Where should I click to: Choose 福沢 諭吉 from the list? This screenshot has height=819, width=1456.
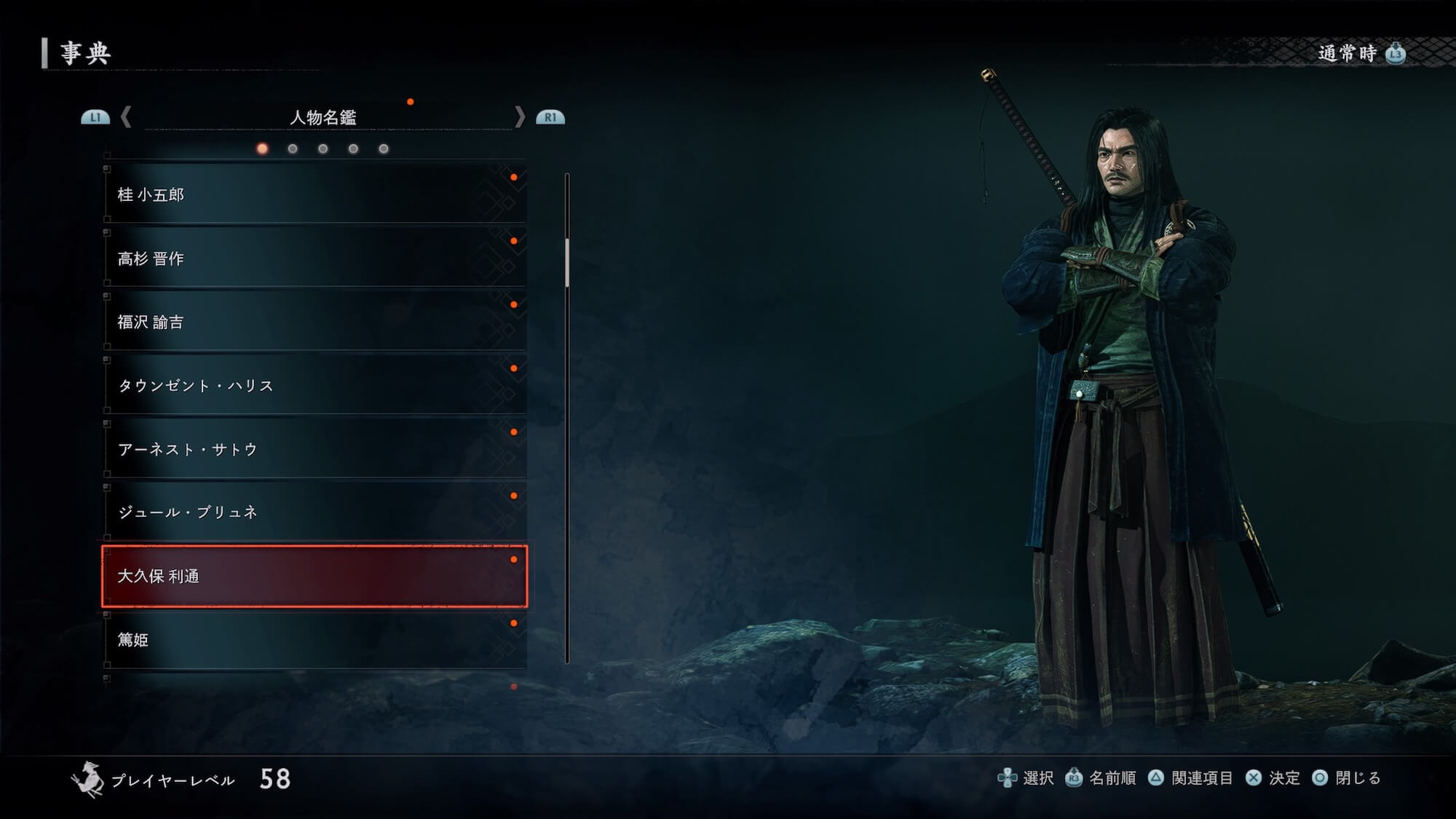click(x=314, y=322)
